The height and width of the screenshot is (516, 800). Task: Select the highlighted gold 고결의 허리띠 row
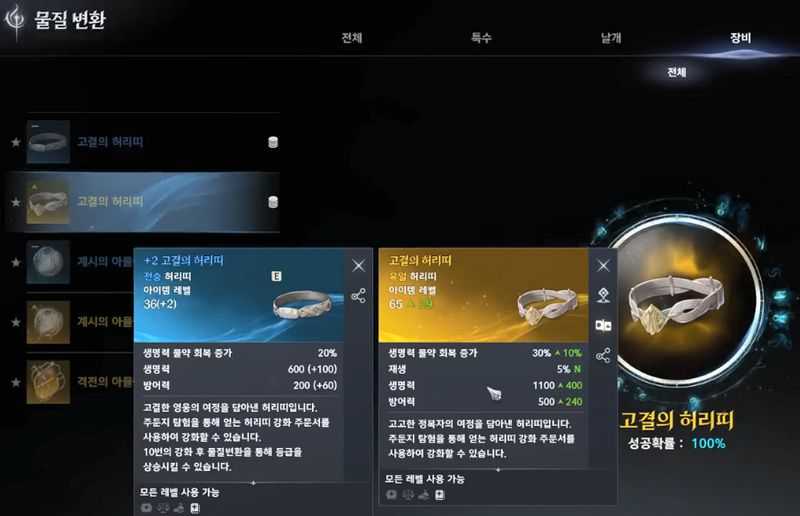point(150,201)
